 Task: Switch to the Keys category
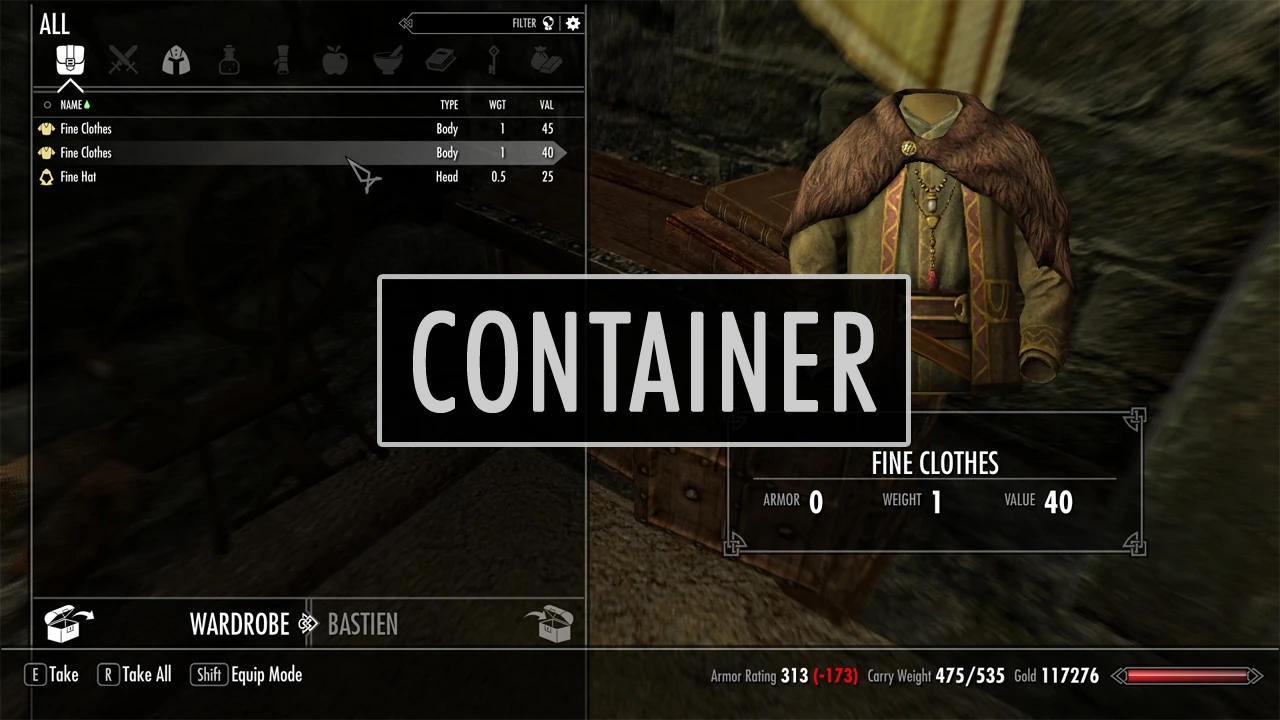click(494, 60)
